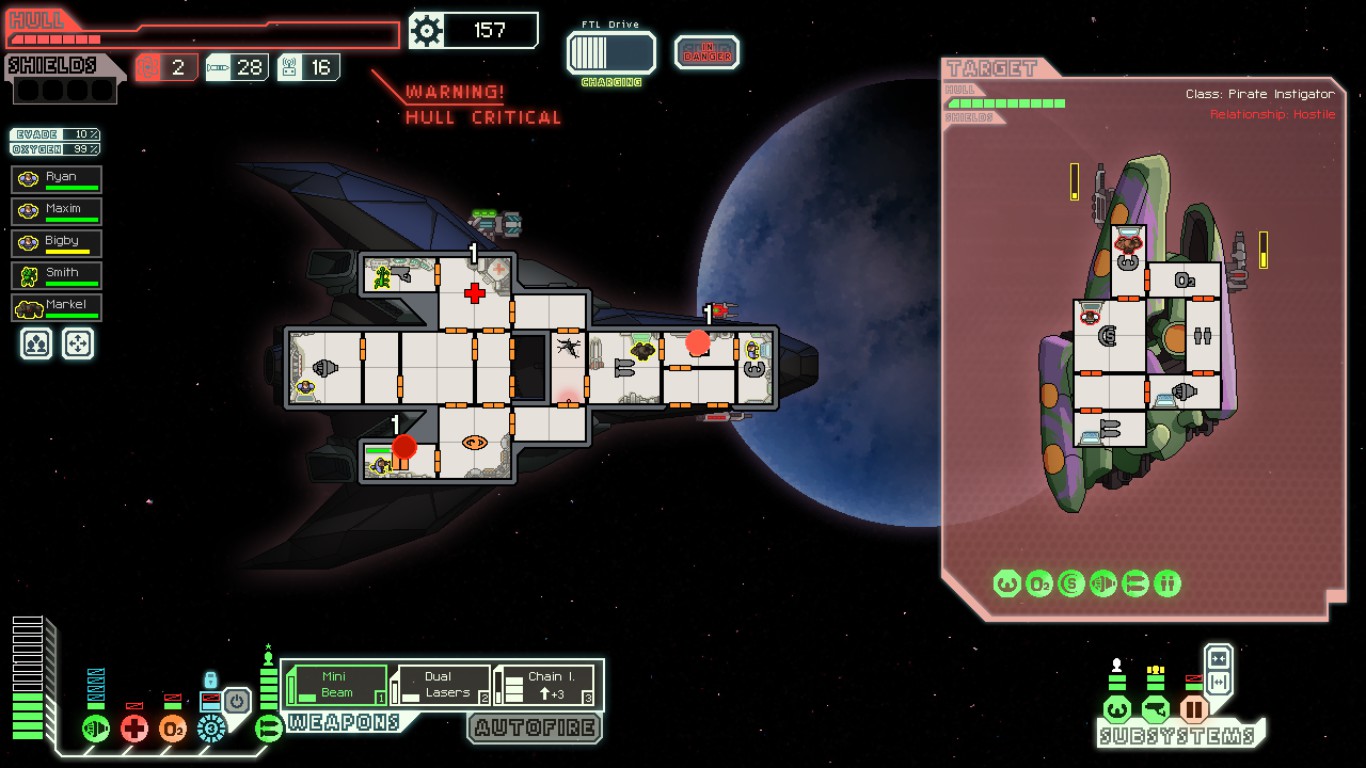
Task: Pick Markel from the crew list
Action: tap(57, 307)
